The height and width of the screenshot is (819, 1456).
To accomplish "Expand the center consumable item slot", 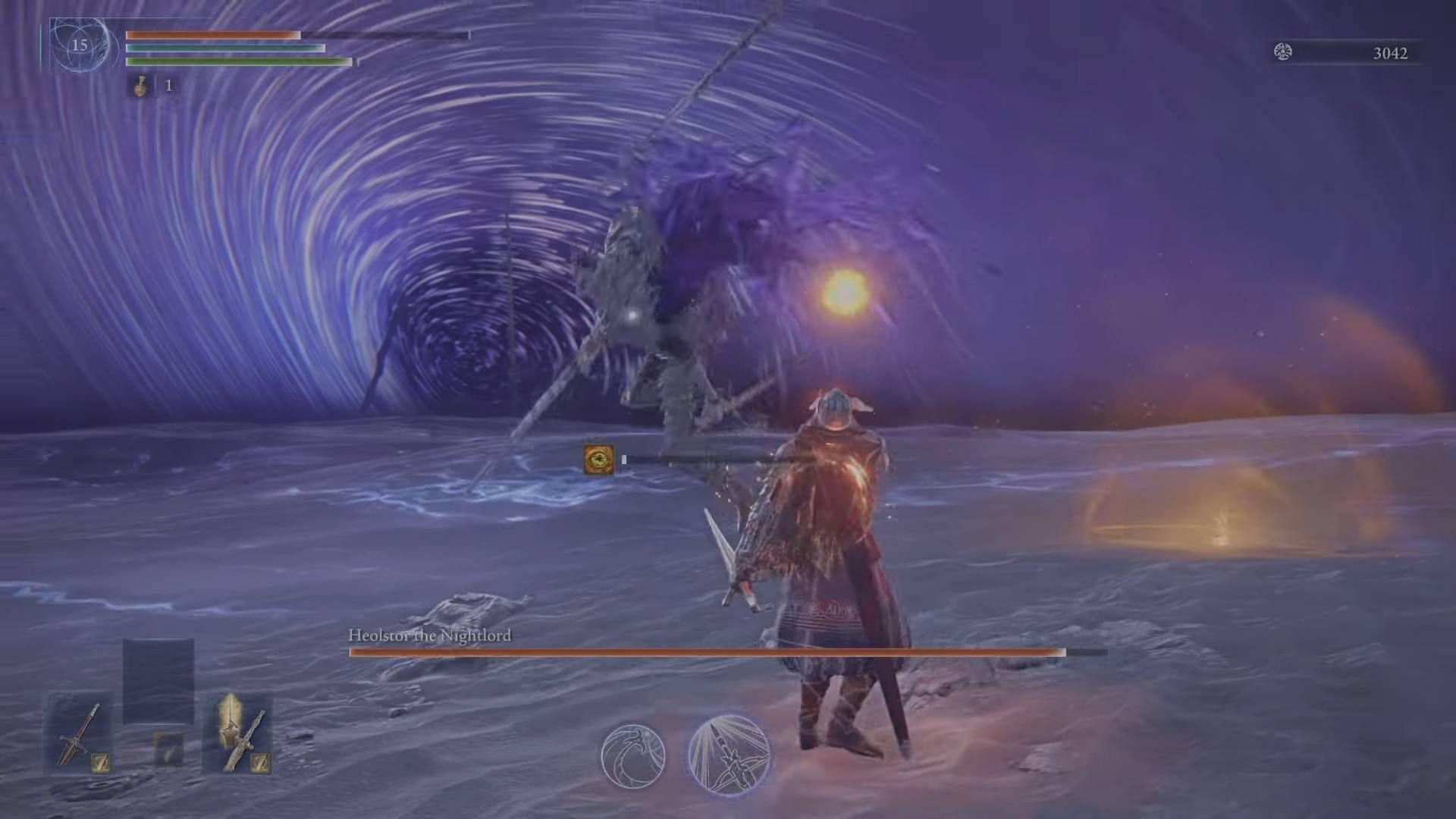I will click(169, 751).
